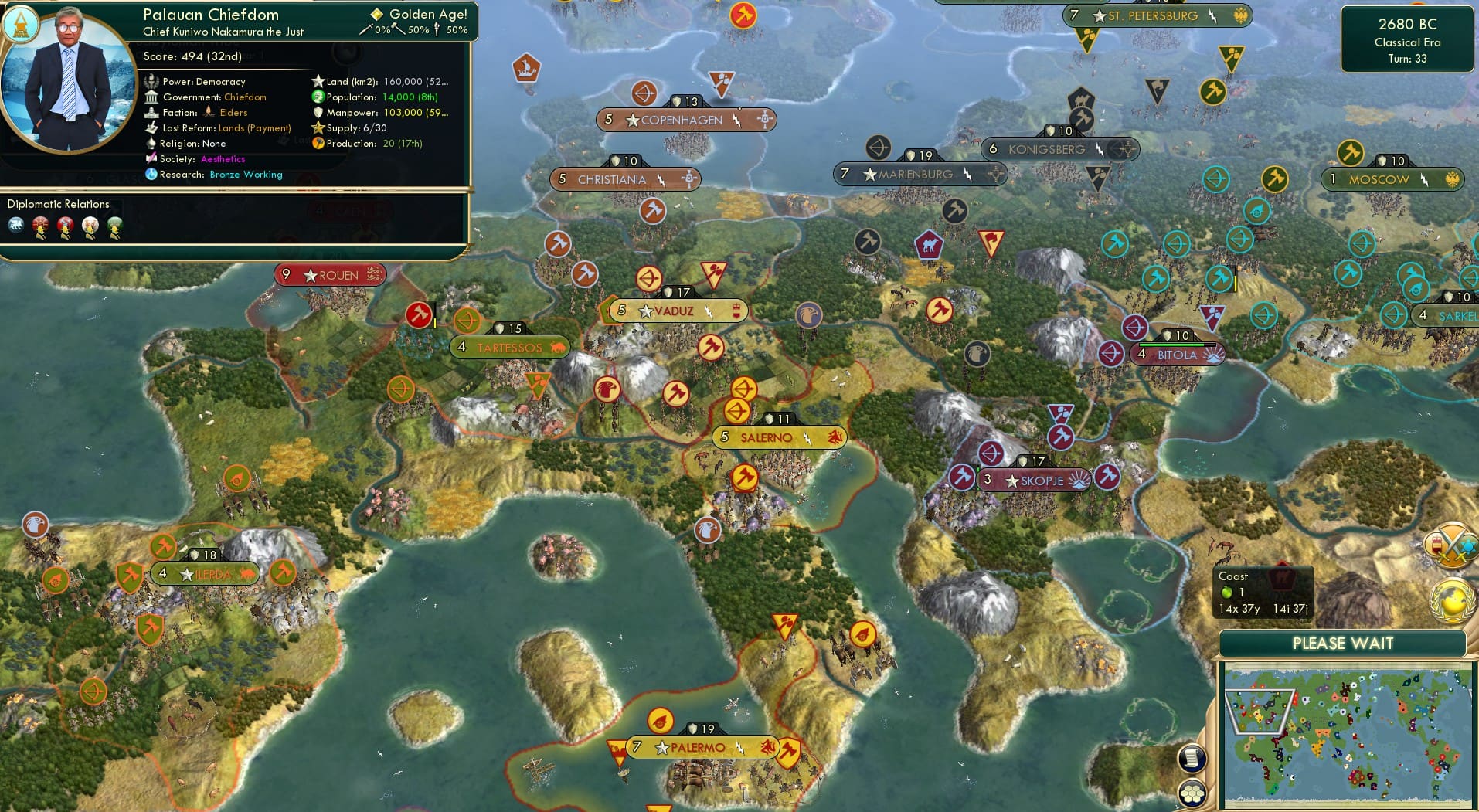Open the Bronze Working research link
Image resolution: width=1479 pixels, height=812 pixels.
[246, 175]
